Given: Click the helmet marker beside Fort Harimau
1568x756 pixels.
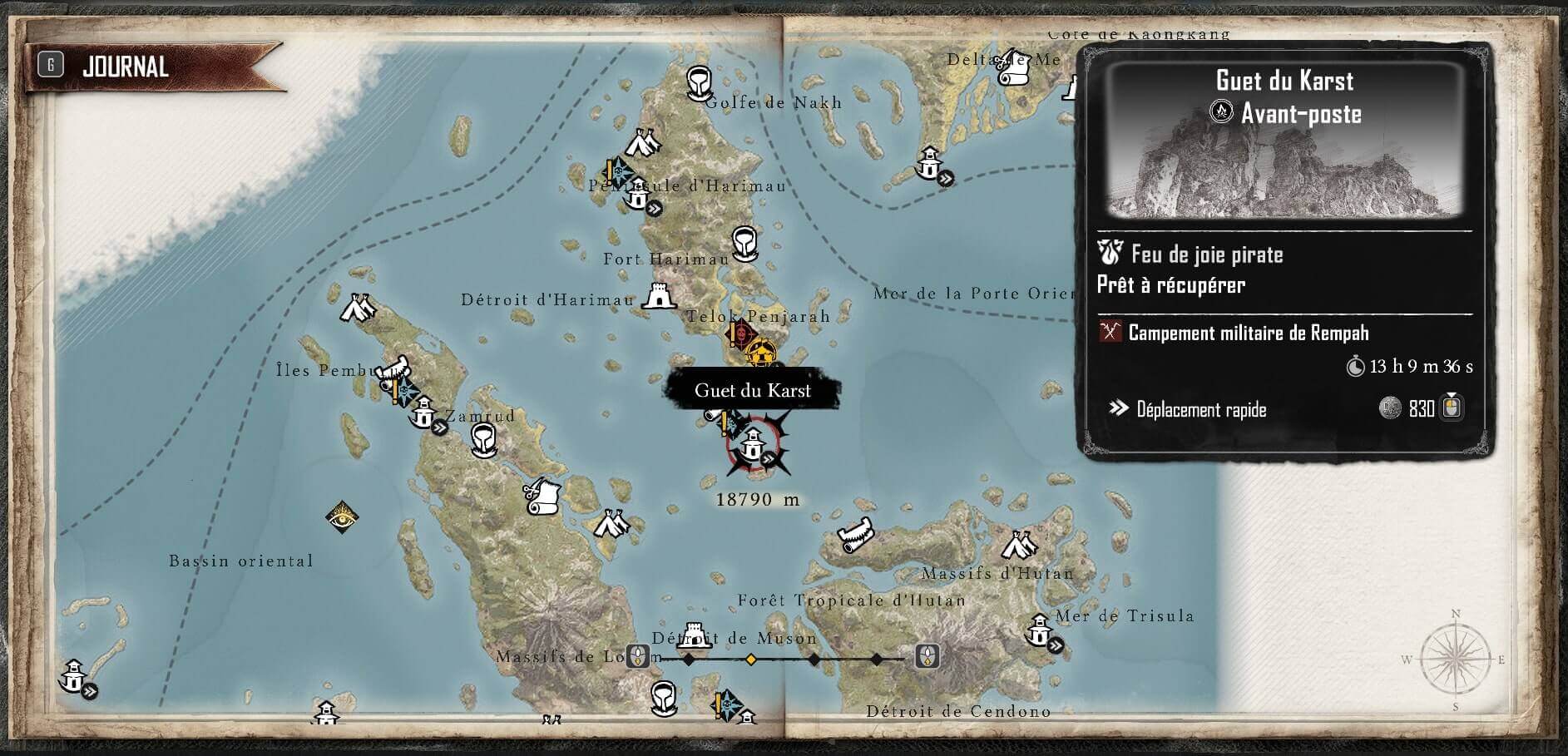Looking at the screenshot, I should (744, 242).
